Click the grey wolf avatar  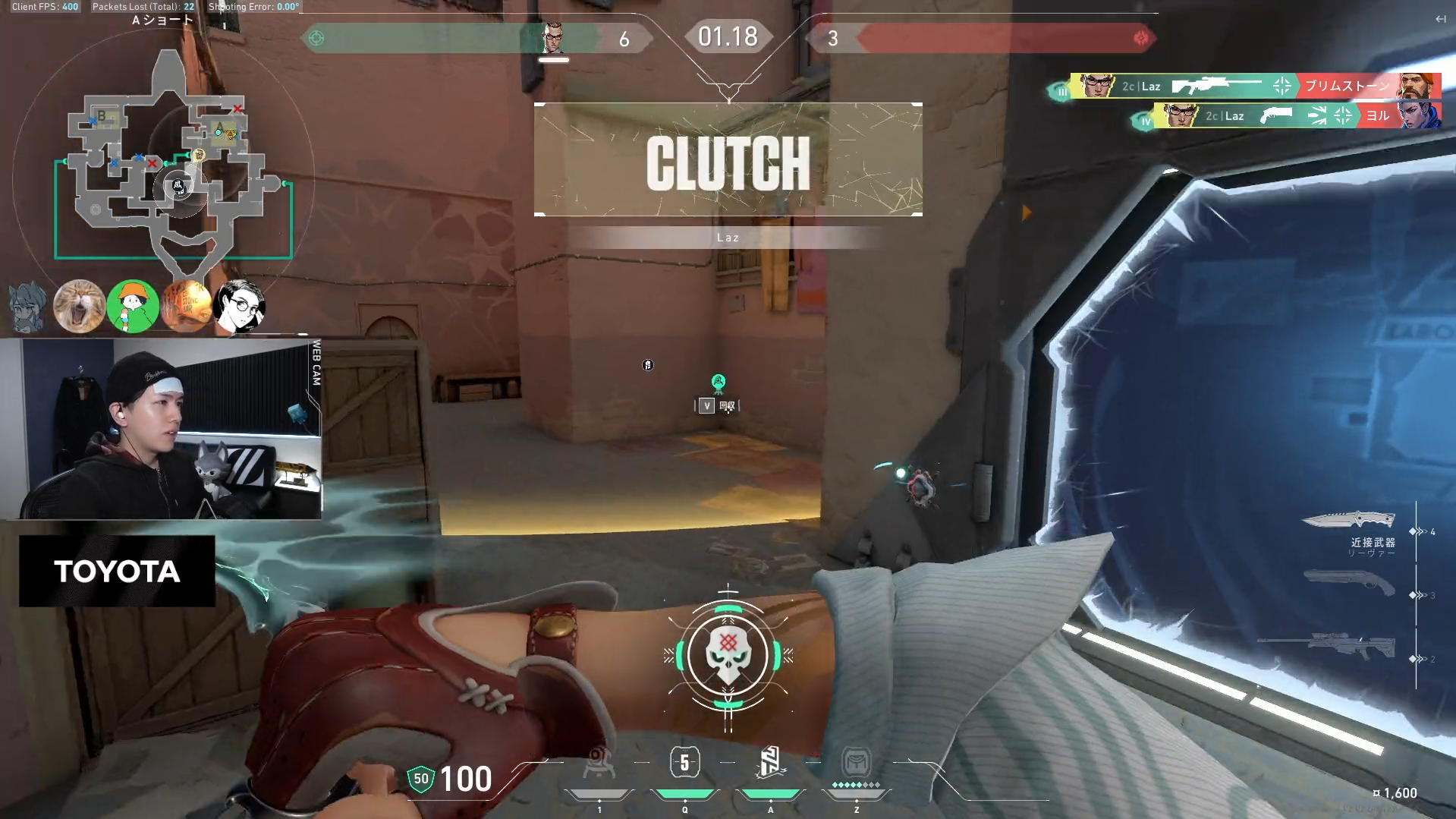27,307
